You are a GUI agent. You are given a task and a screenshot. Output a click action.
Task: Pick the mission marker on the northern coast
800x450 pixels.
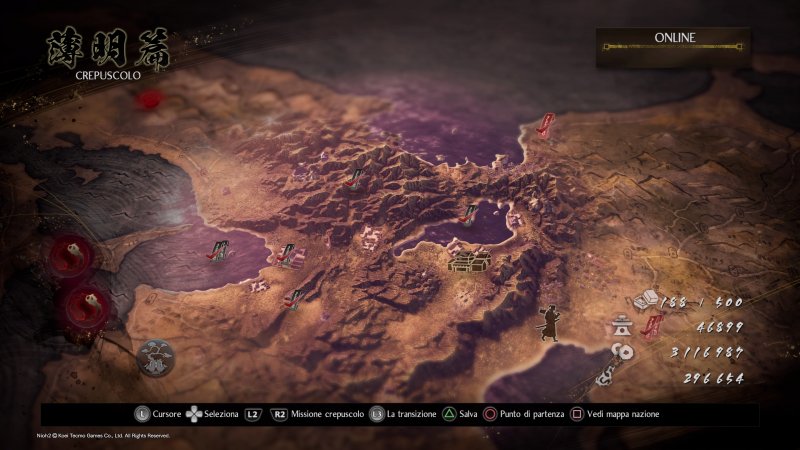(x=546, y=125)
